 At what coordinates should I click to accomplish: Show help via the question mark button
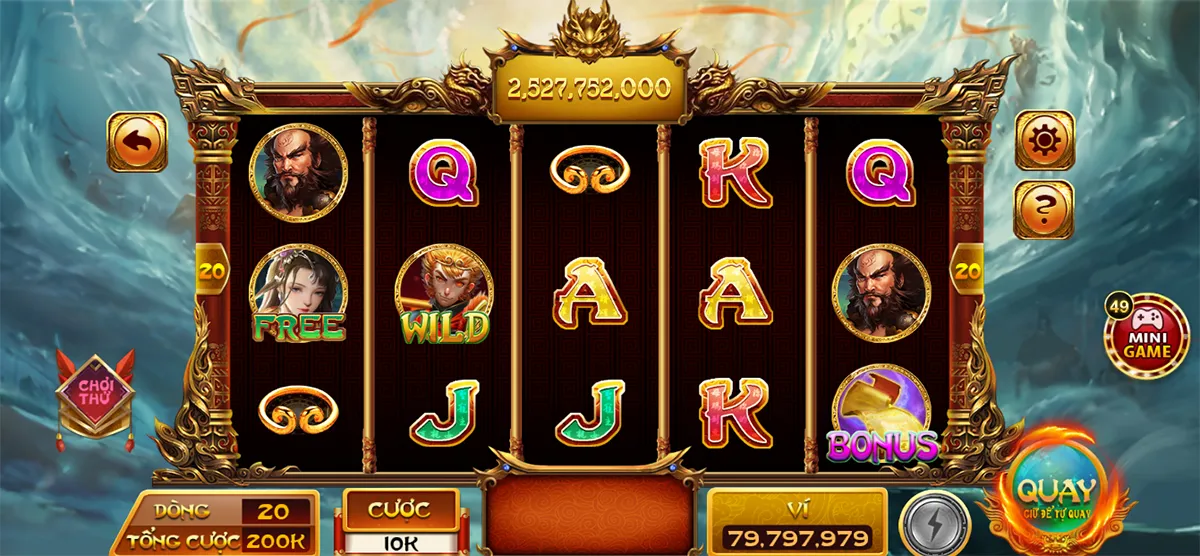pyautogui.click(x=1045, y=209)
